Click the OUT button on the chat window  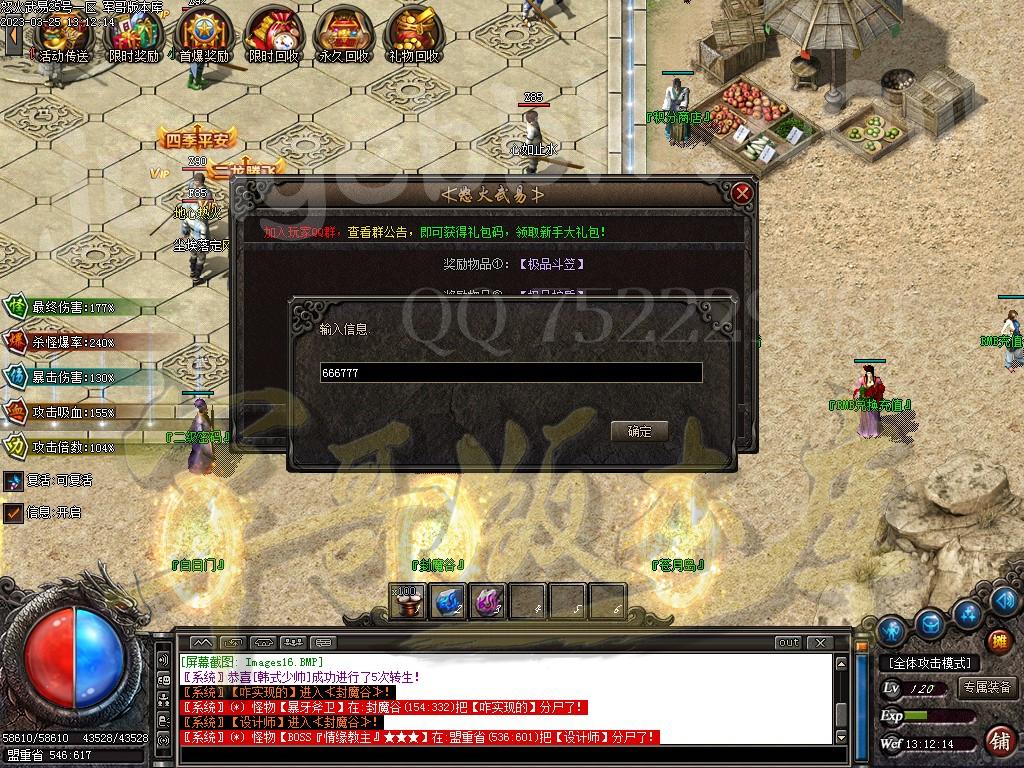point(789,642)
